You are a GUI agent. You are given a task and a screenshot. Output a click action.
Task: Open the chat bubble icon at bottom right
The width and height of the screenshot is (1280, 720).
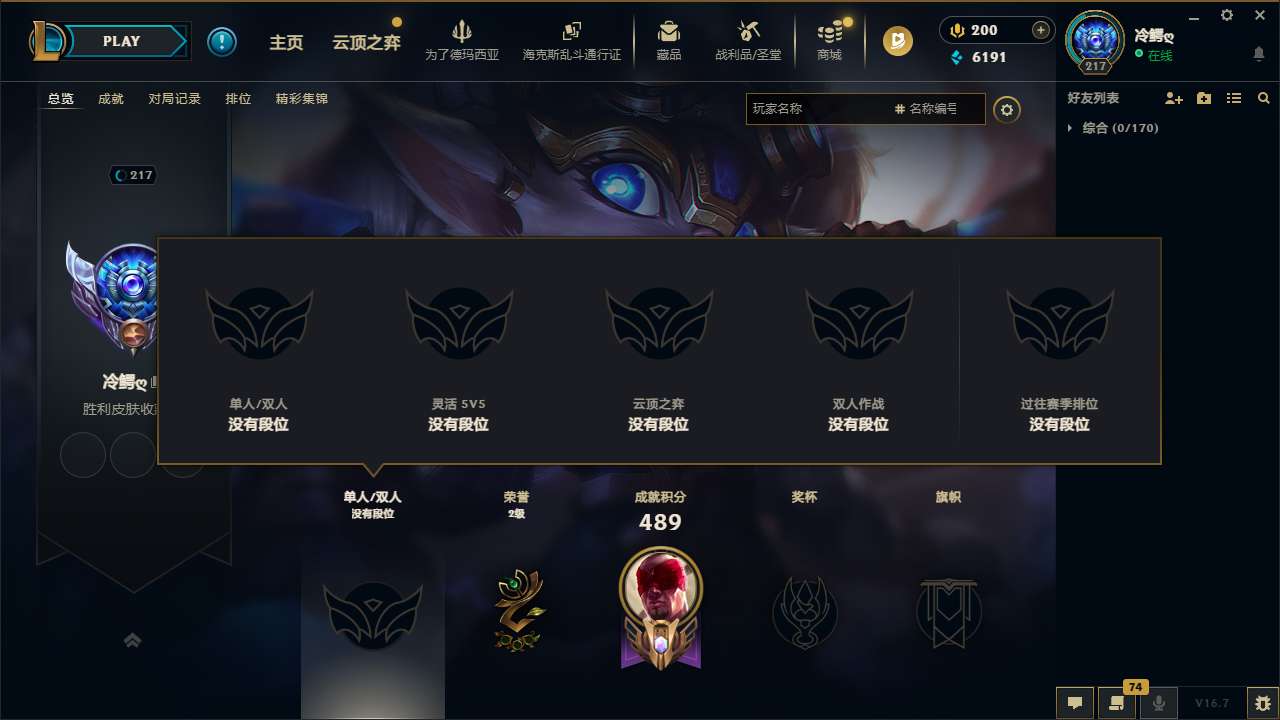1074,703
